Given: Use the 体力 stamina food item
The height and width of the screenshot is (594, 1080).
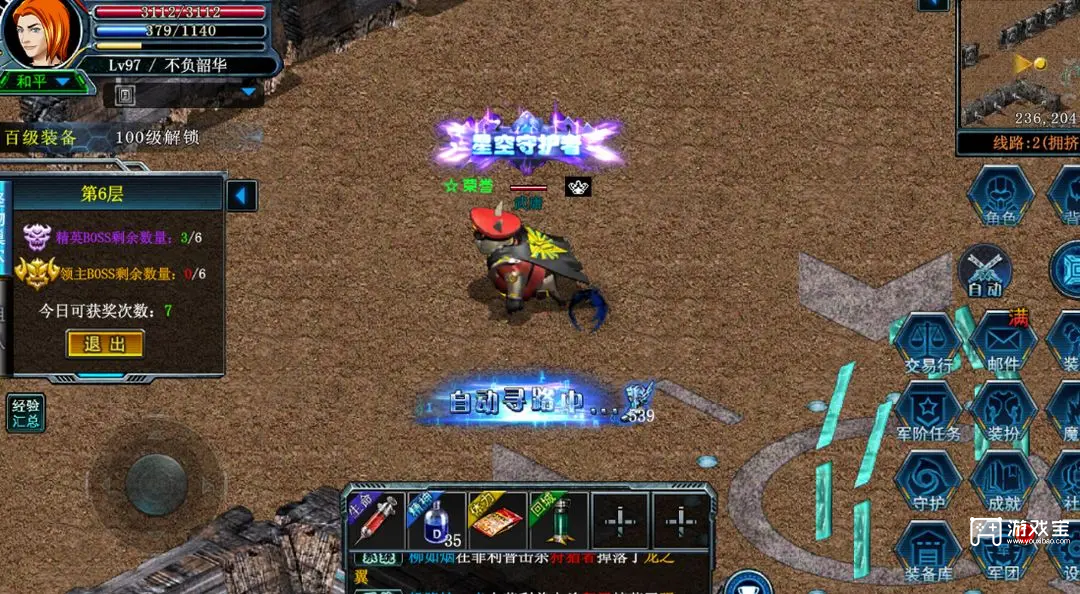Looking at the screenshot, I should point(497,521).
